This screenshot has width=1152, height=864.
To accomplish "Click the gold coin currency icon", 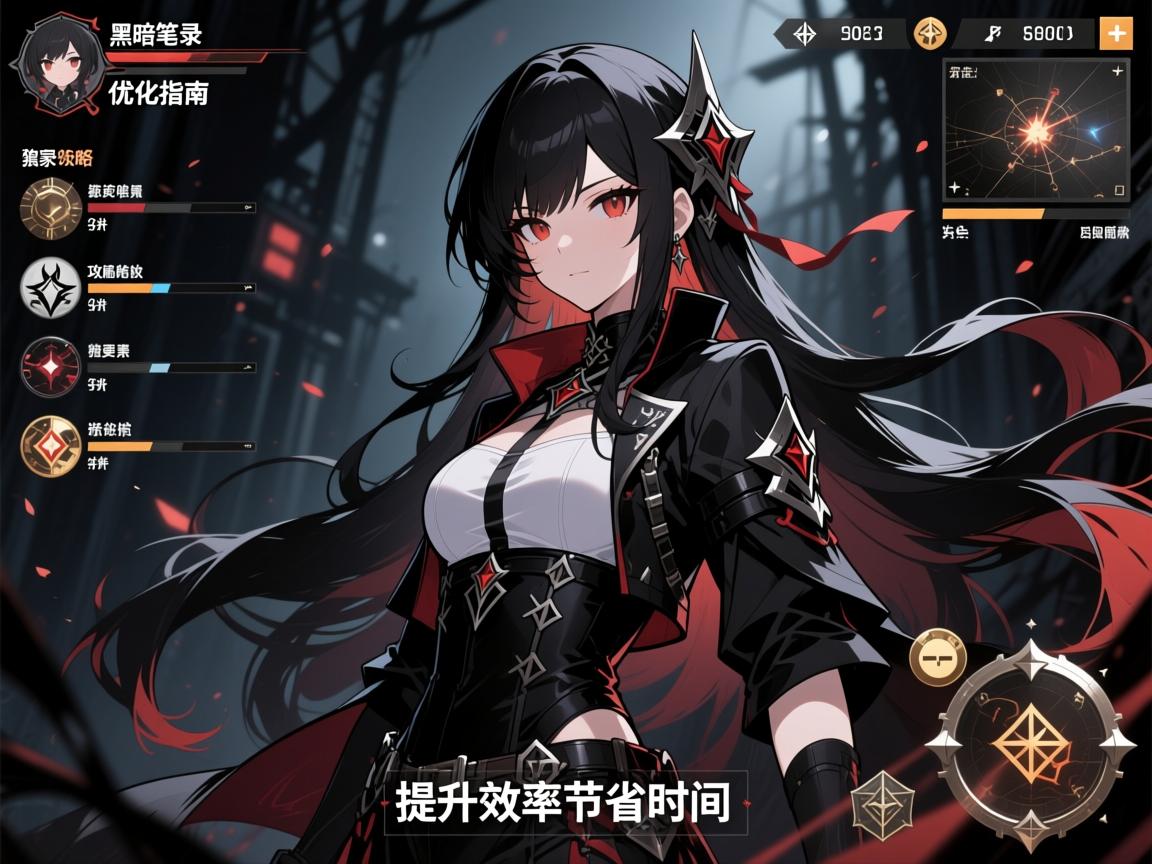I will tap(930, 33).
